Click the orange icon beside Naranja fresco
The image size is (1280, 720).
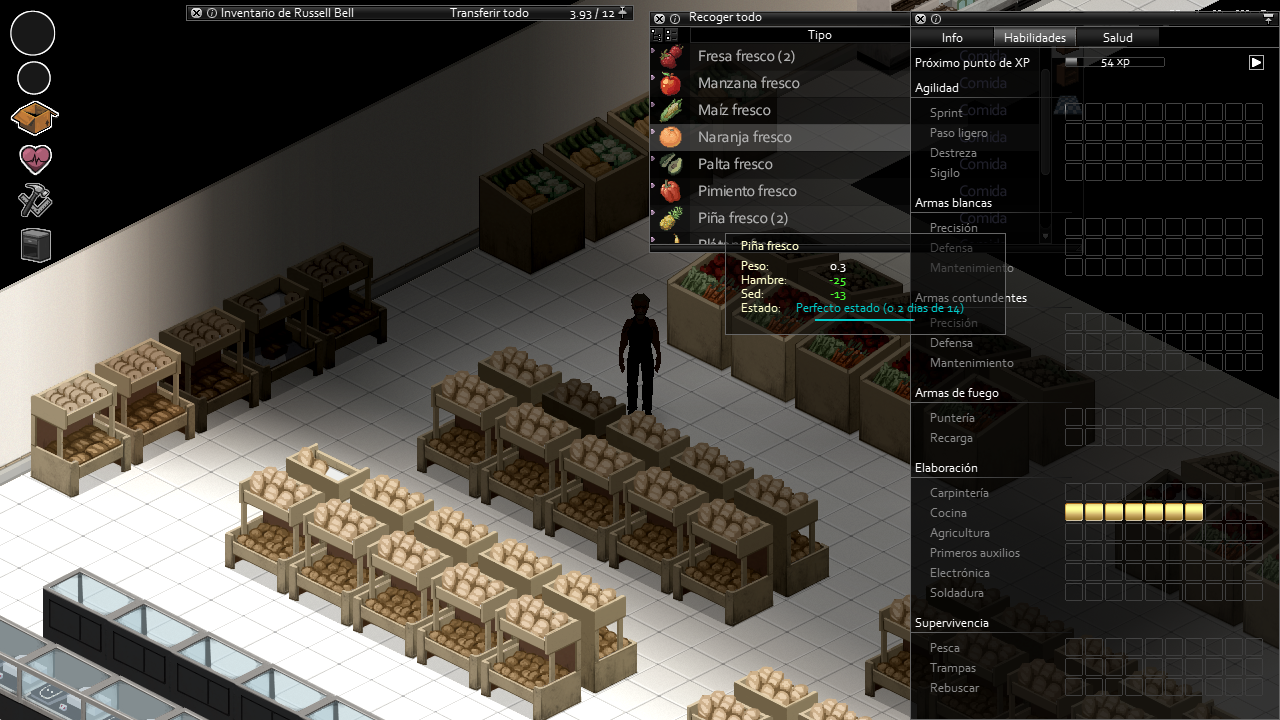671,137
